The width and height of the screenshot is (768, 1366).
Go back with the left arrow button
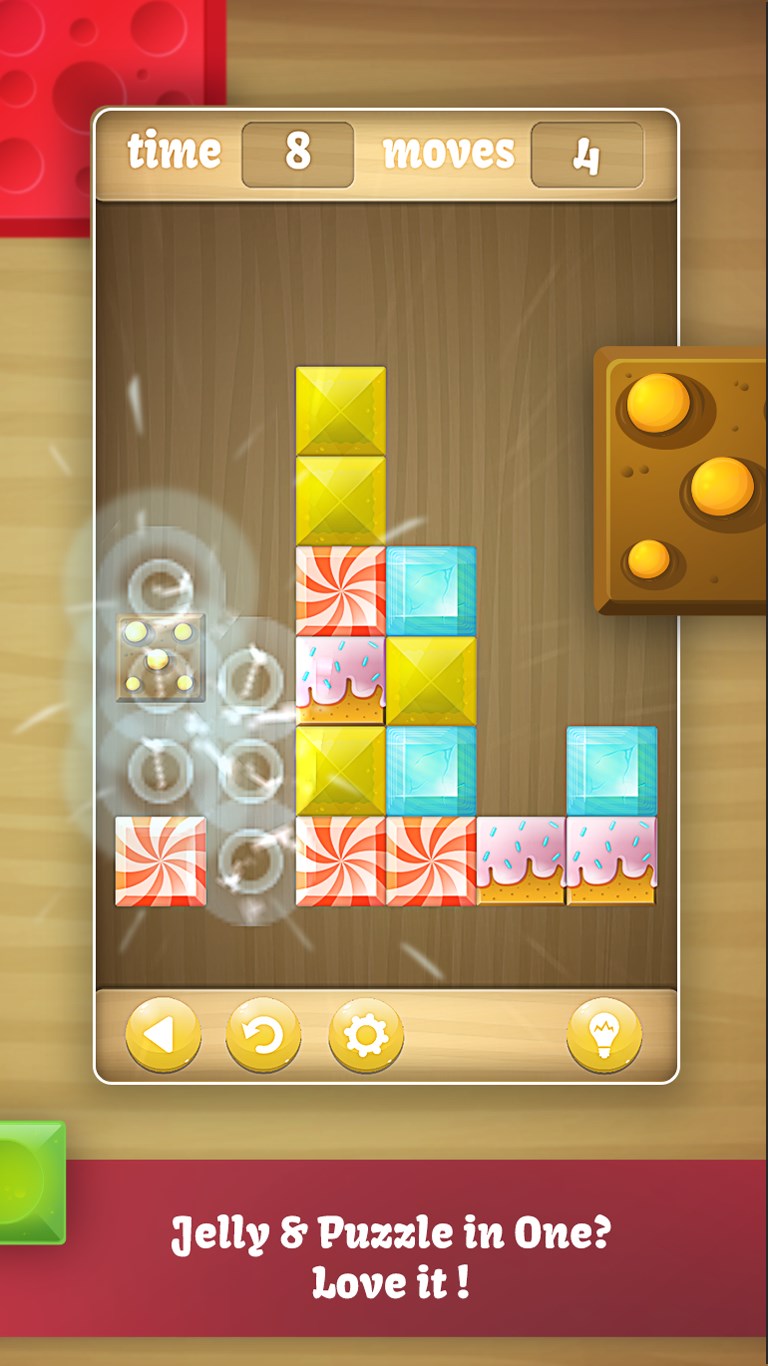pos(163,1035)
